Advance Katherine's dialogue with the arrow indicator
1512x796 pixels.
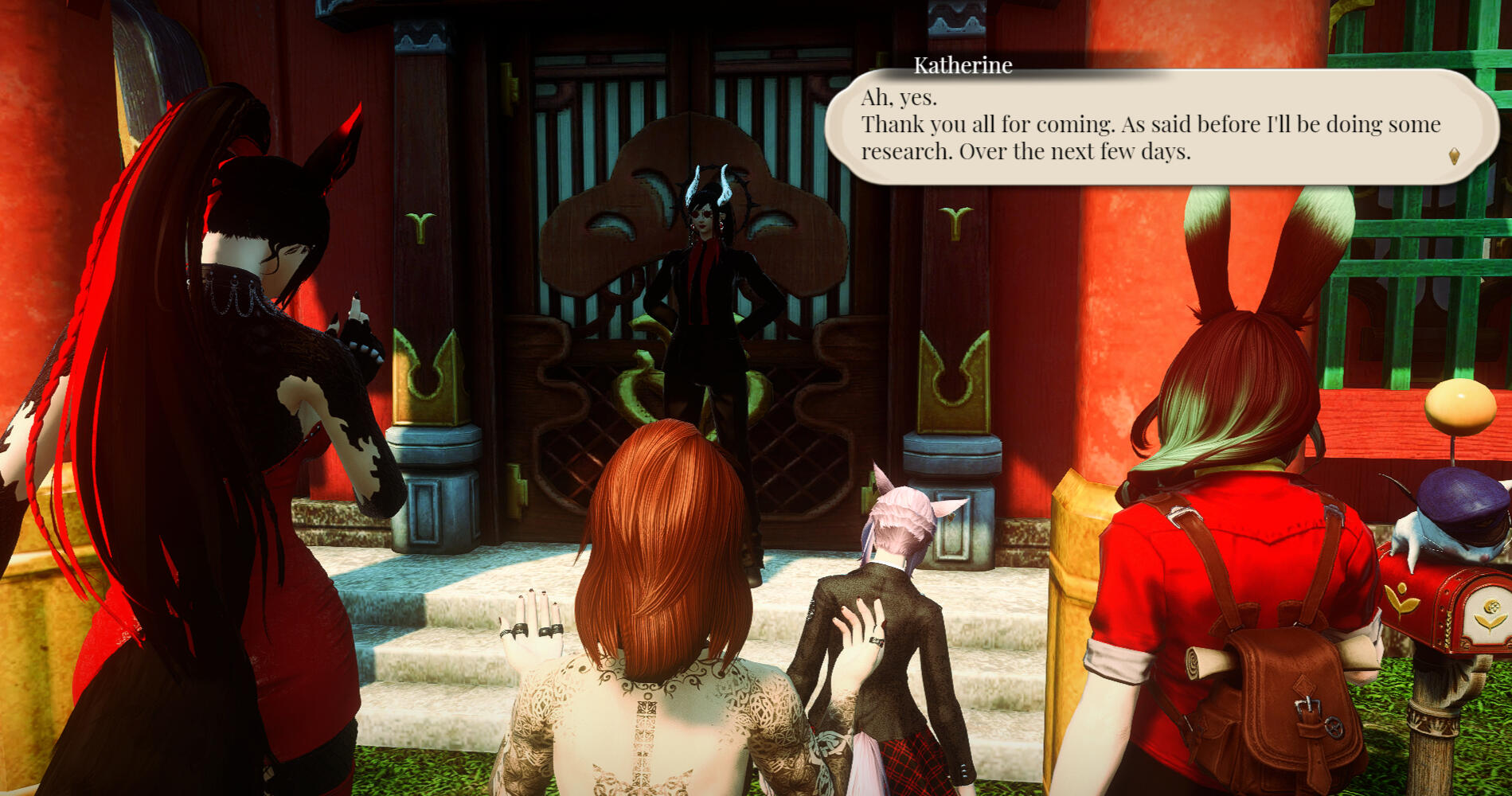coord(1454,156)
